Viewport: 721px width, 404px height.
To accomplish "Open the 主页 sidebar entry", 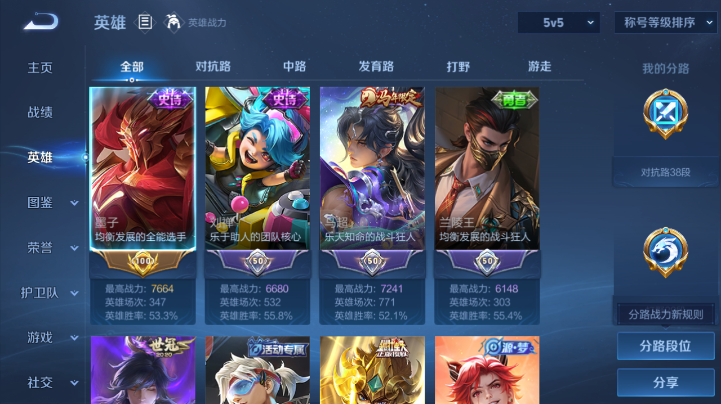I will coord(40,68).
